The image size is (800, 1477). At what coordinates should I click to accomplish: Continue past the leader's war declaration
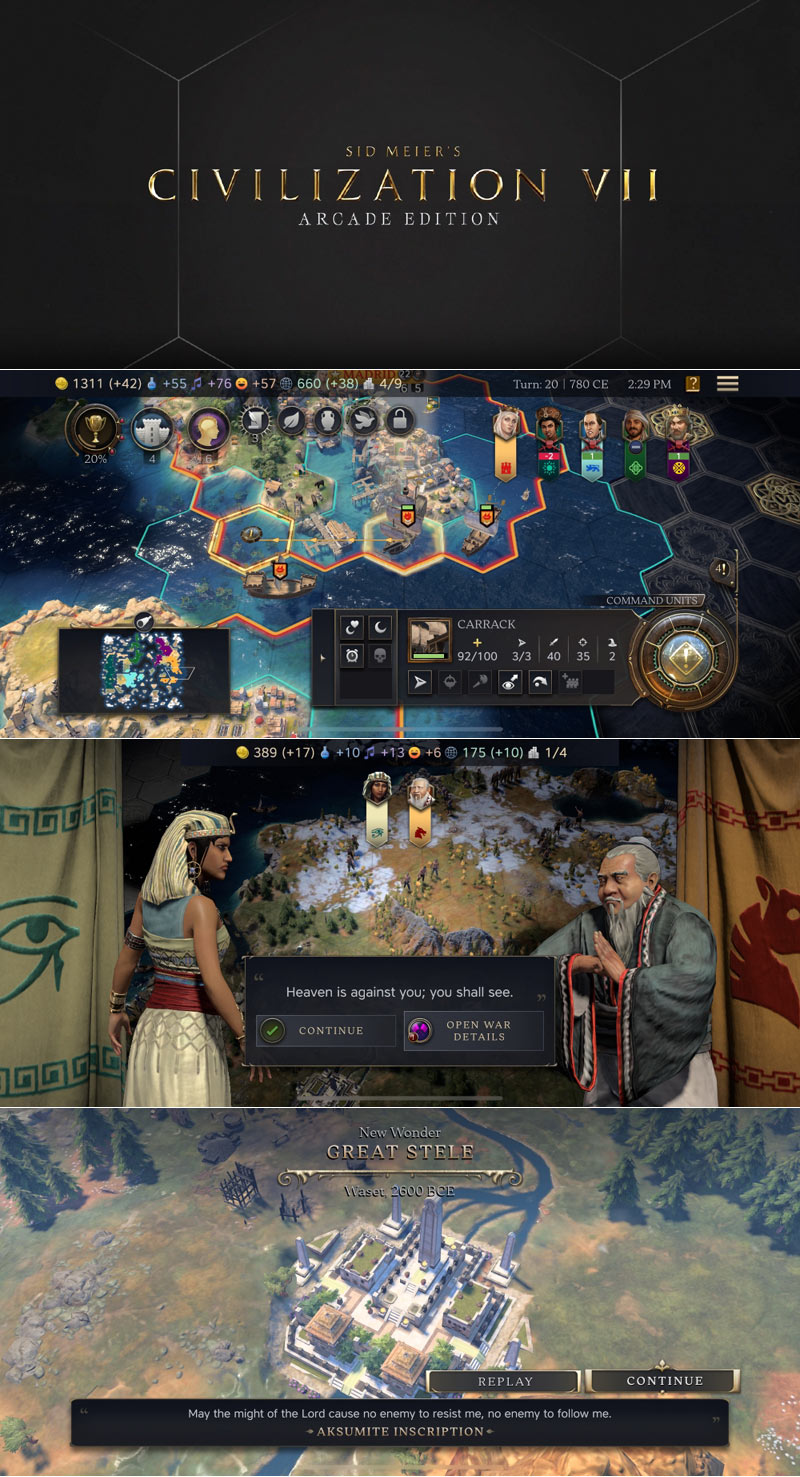click(x=326, y=1031)
